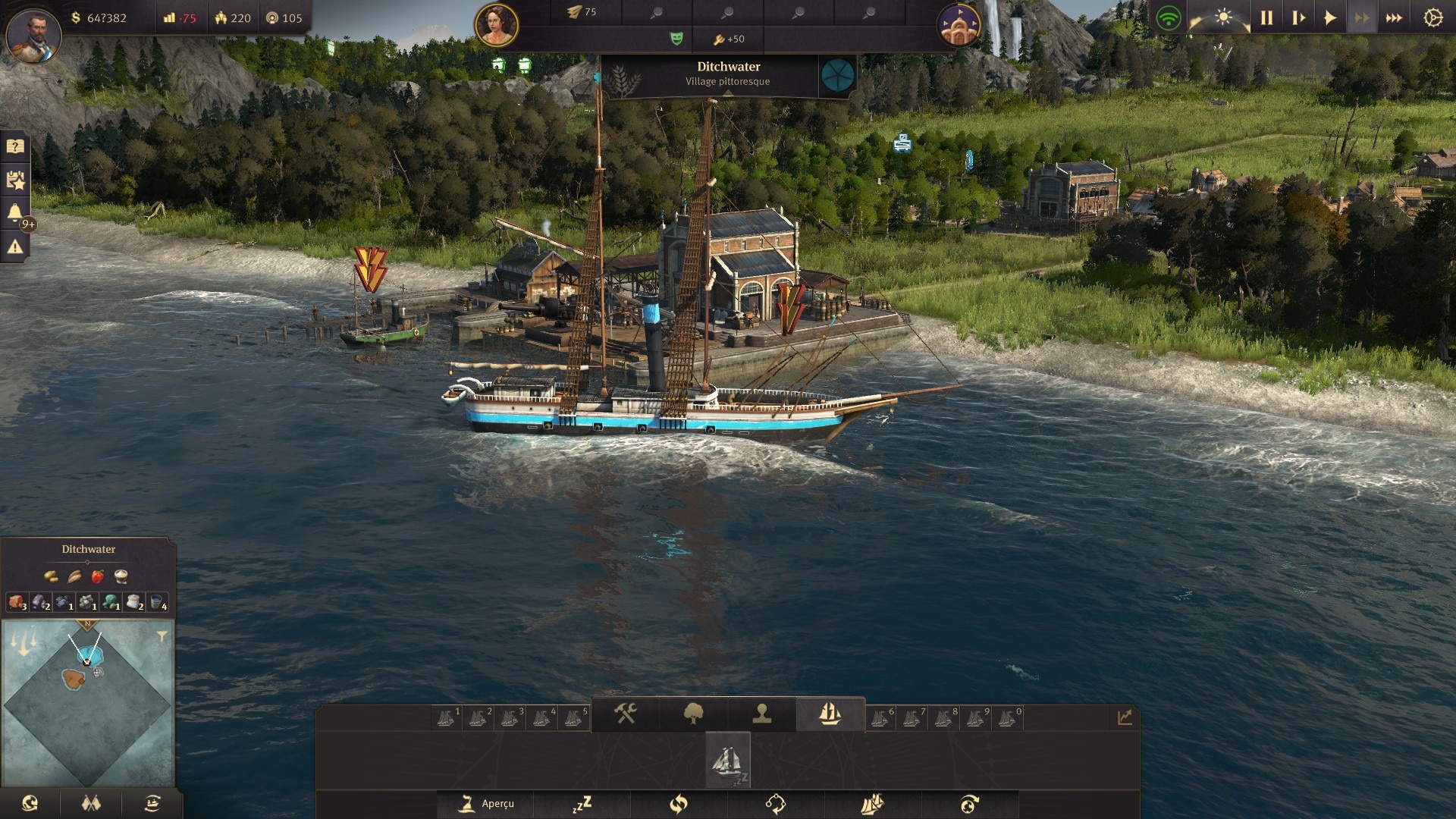The height and width of the screenshot is (819, 1456).
Task: Click the Ditchwater island name banner
Action: [x=728, y=74]
